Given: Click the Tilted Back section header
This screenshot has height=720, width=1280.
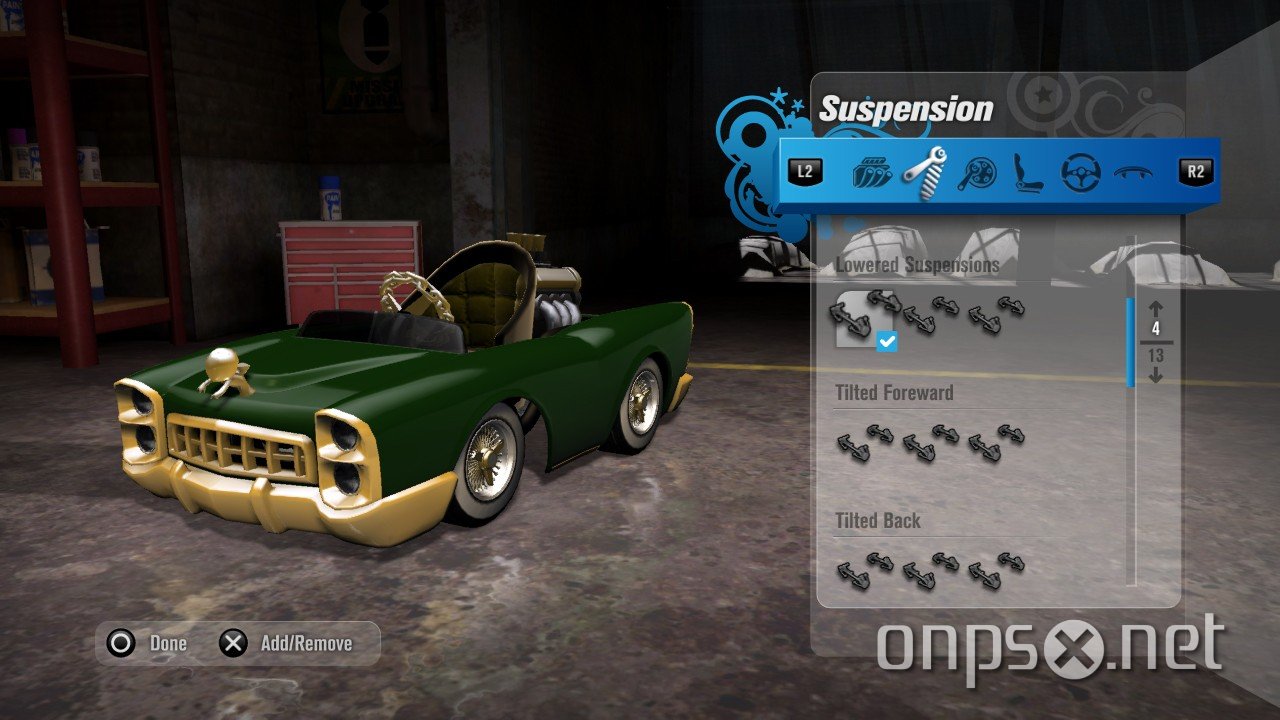Looking at the screenshot, I should (877, 521).
